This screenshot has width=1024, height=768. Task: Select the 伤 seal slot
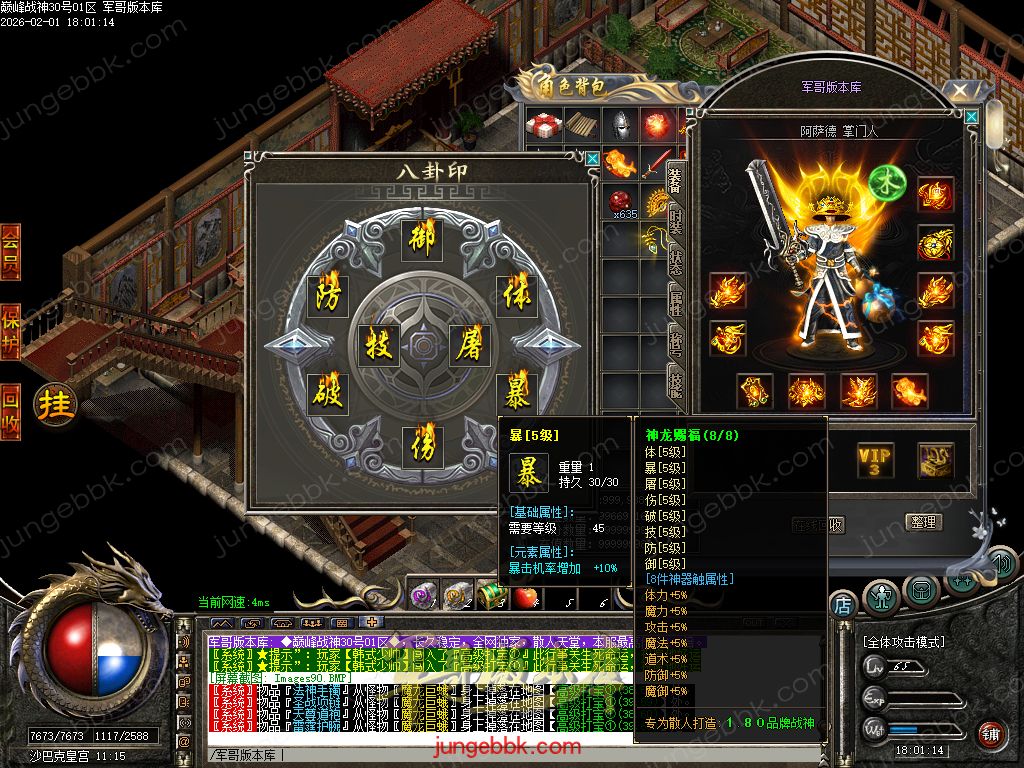point(422,446)
